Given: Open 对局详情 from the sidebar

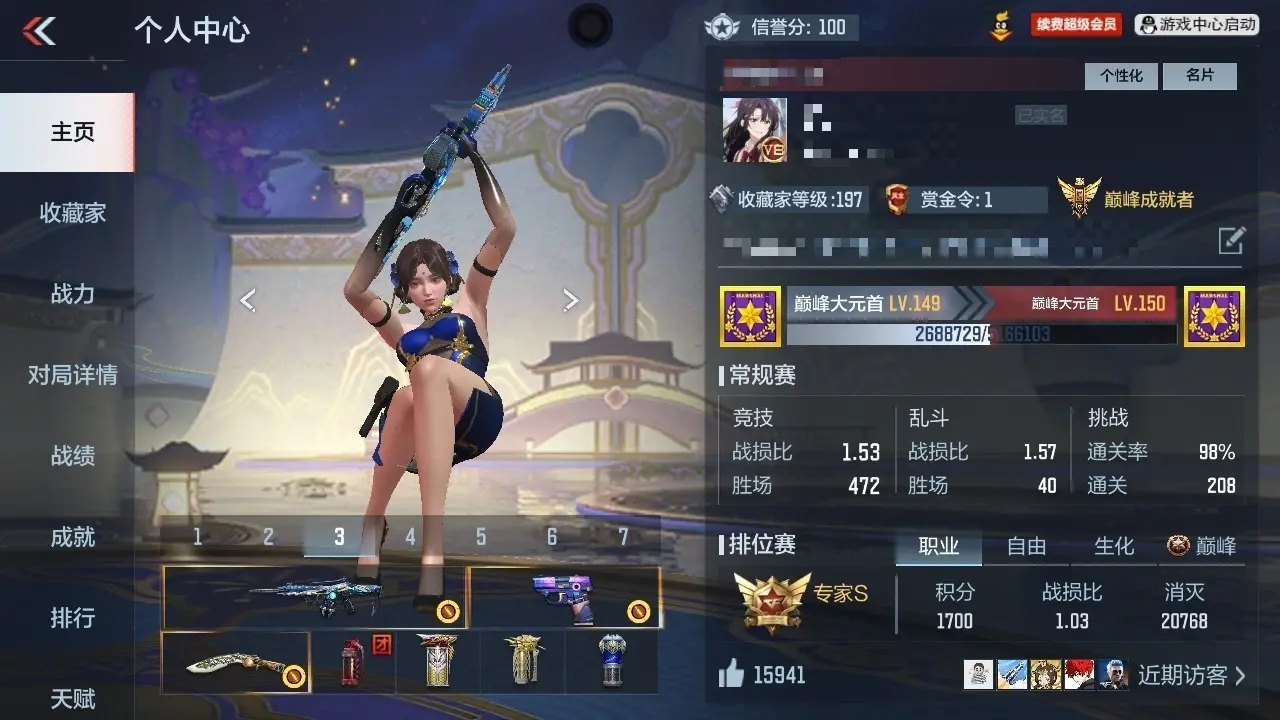Looking at the screenshot, I should [x=72, y=375].
